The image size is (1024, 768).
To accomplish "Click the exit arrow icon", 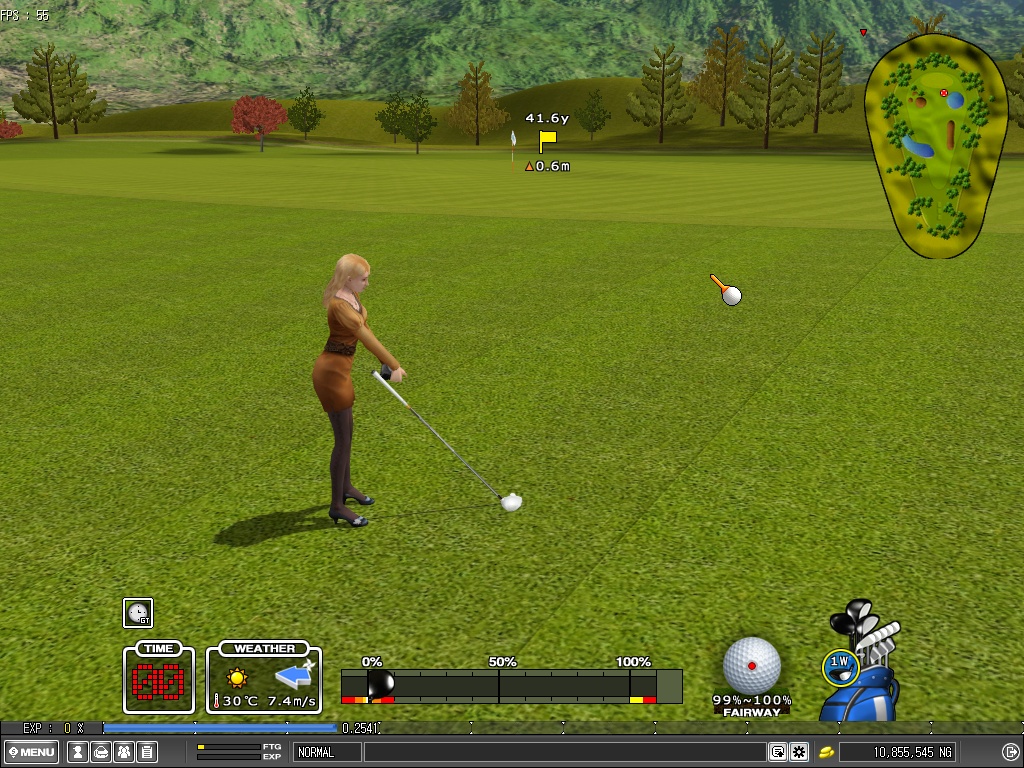I will 1010,752.
